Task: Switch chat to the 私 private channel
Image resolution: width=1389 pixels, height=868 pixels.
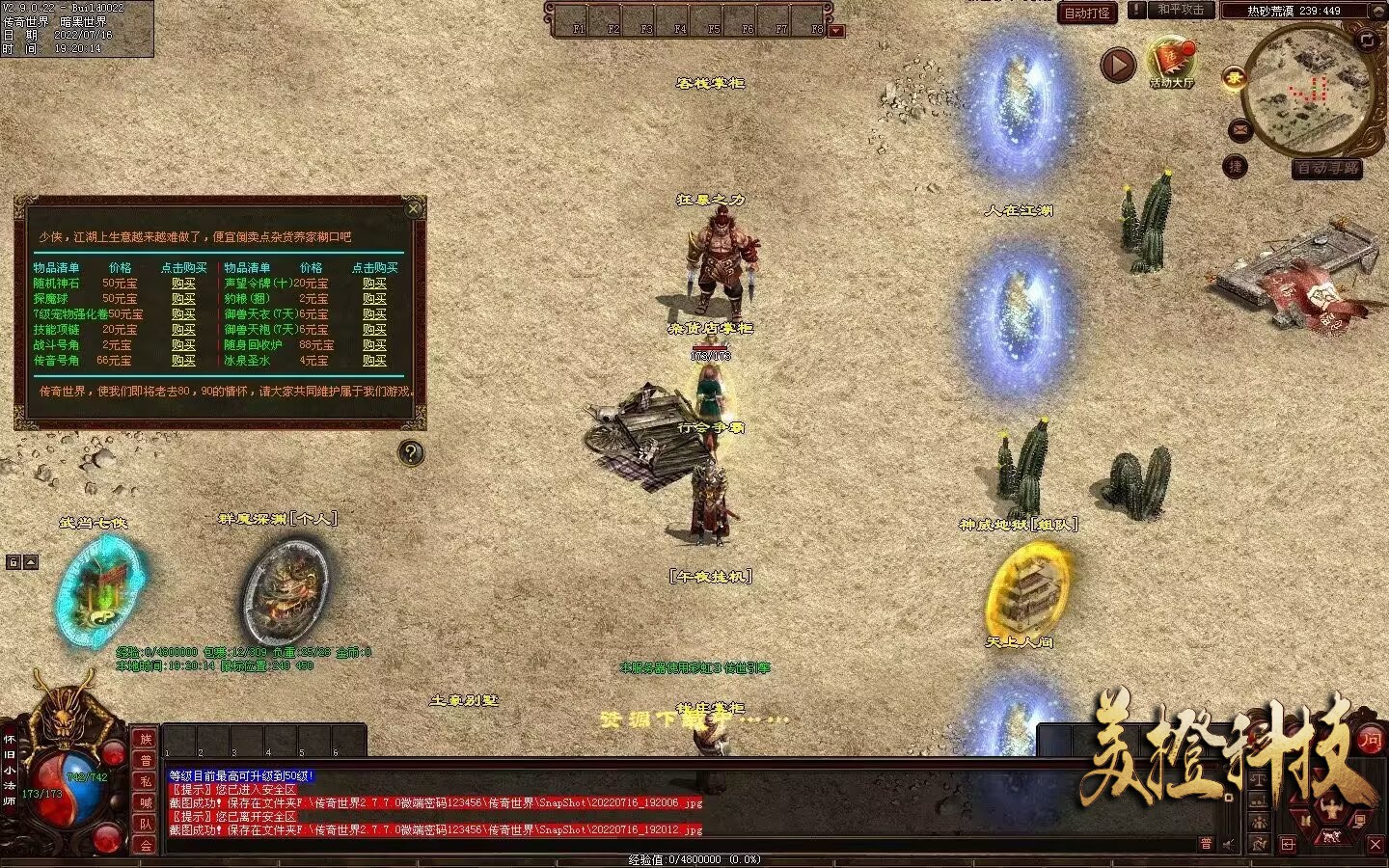Action: (146, 781)
